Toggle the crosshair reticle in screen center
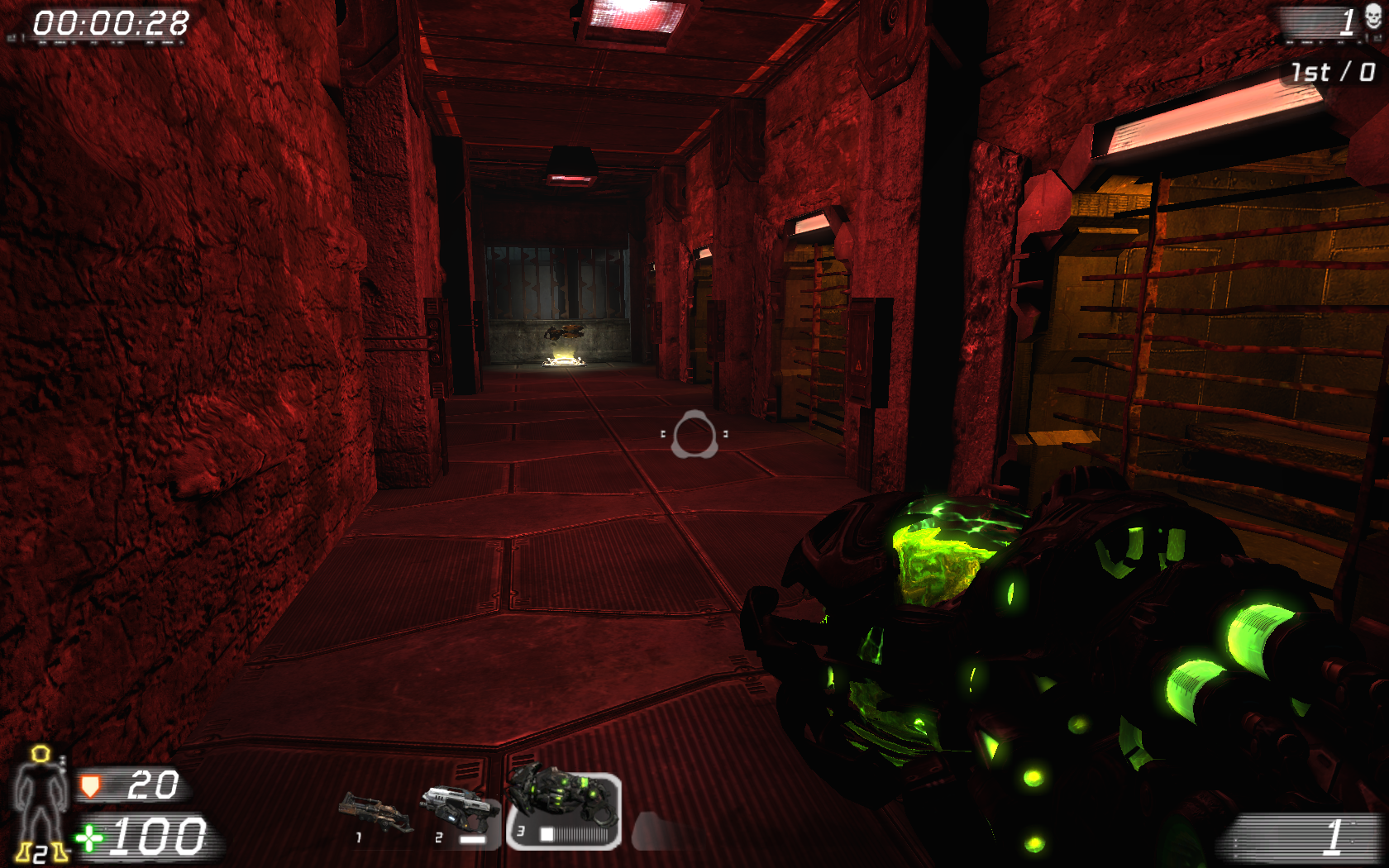 (694, 434)
